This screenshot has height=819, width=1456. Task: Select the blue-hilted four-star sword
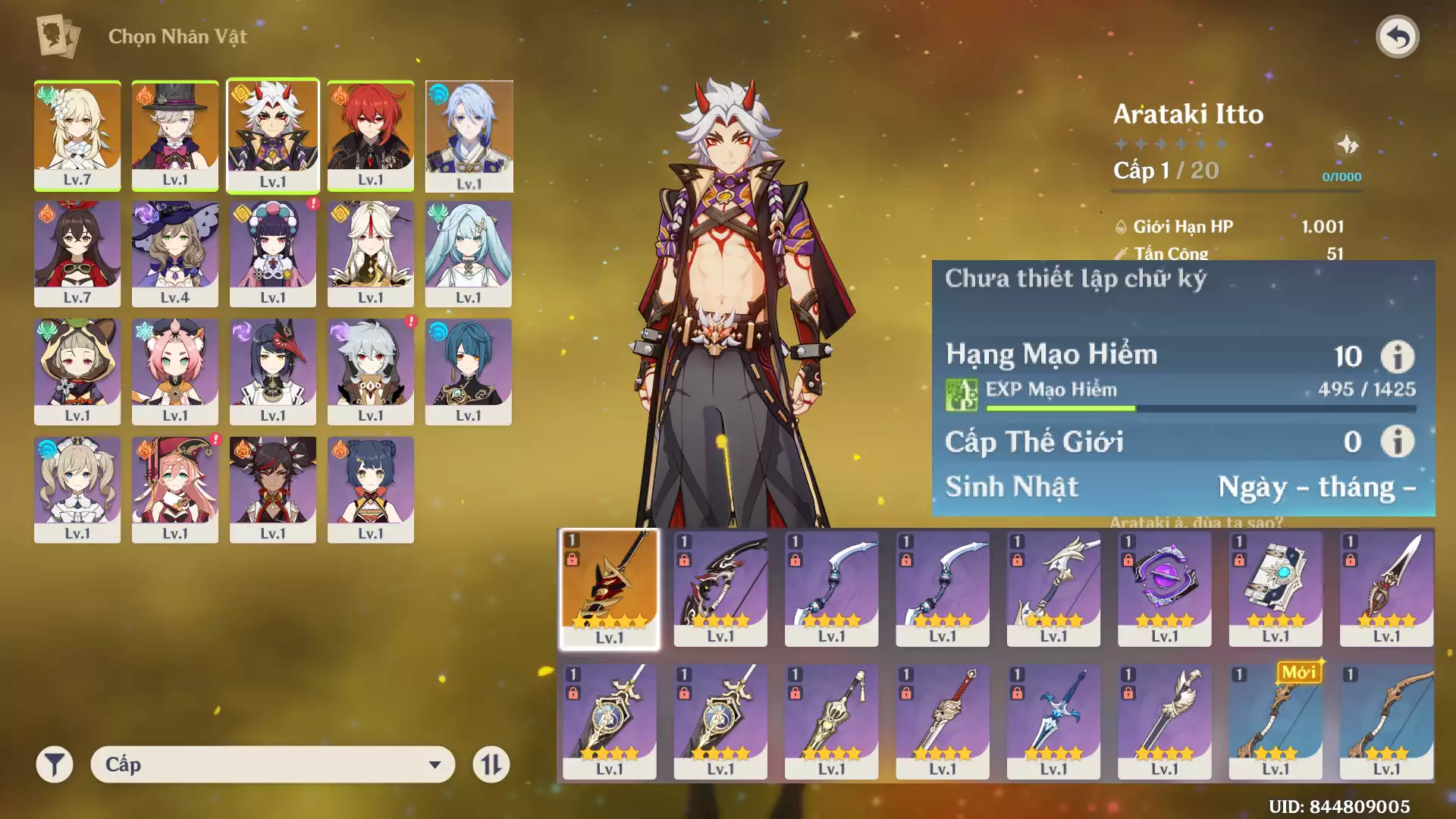[x=1053, y=721]
